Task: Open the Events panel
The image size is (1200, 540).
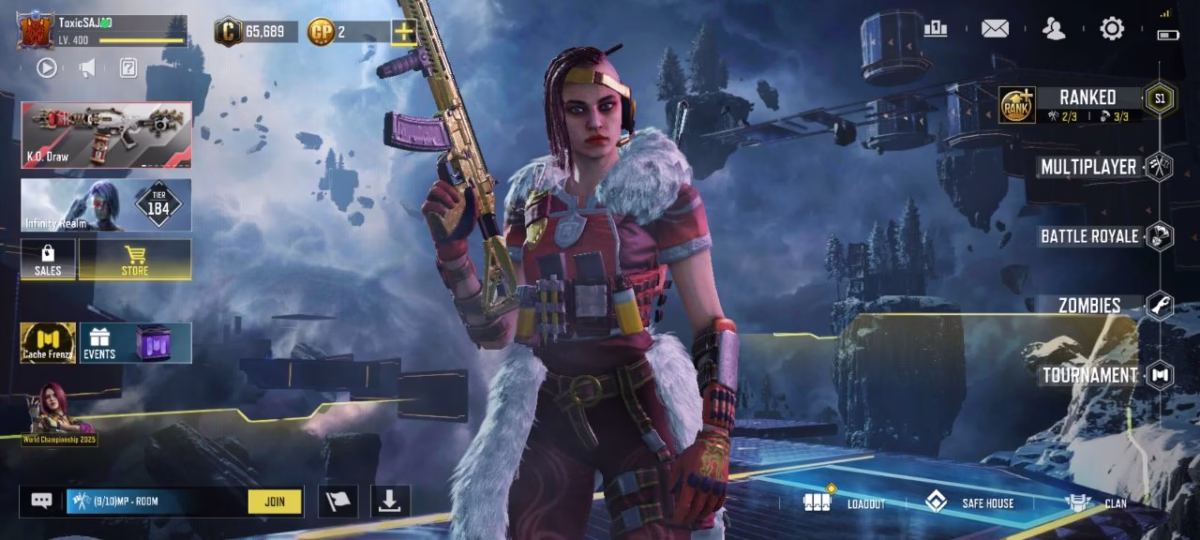Action: pos(135,342)
